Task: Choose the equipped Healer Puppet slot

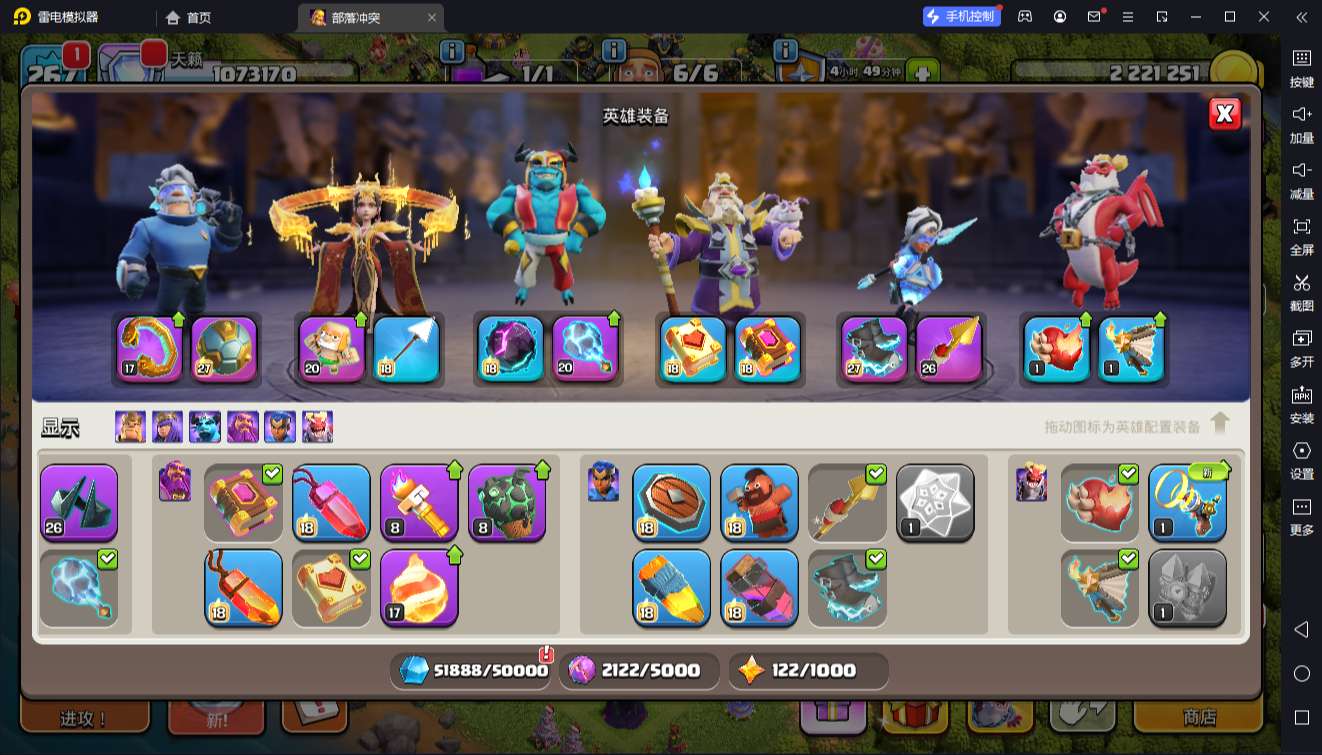Action: point(332,349)
